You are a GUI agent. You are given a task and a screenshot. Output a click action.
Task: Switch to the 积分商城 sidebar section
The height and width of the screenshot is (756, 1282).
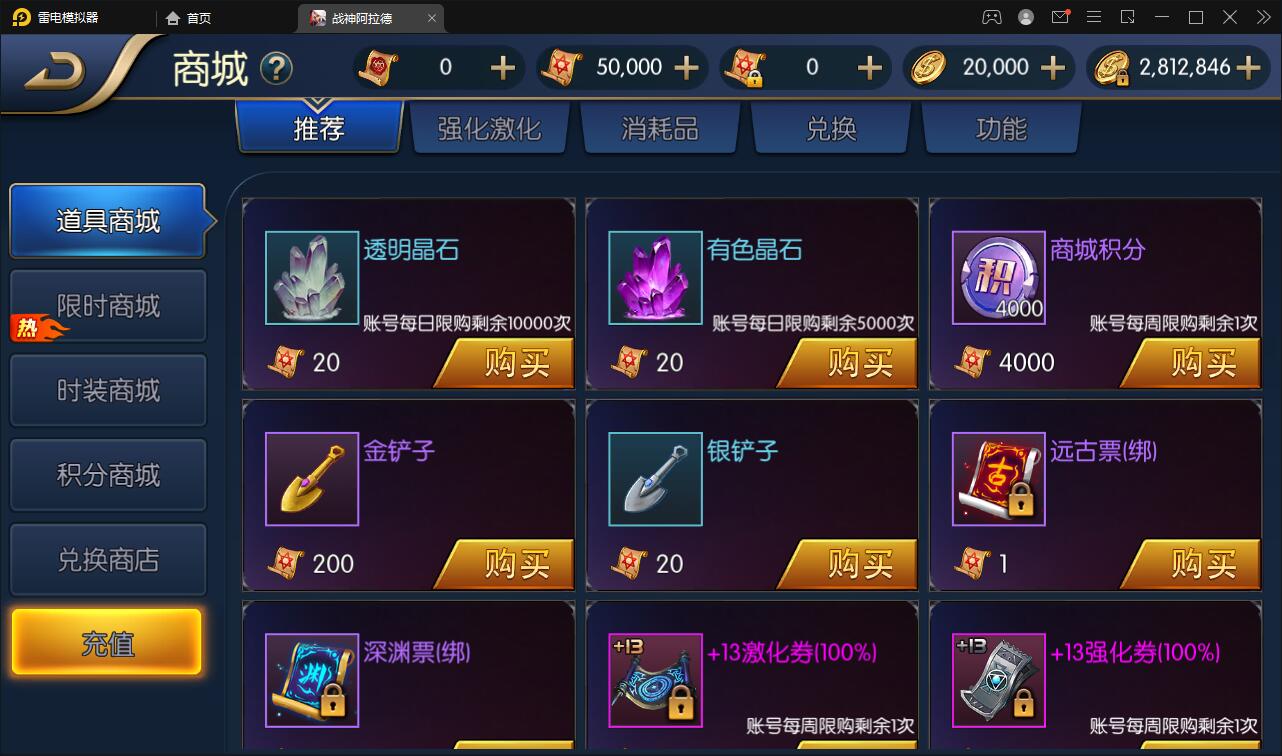108,474
